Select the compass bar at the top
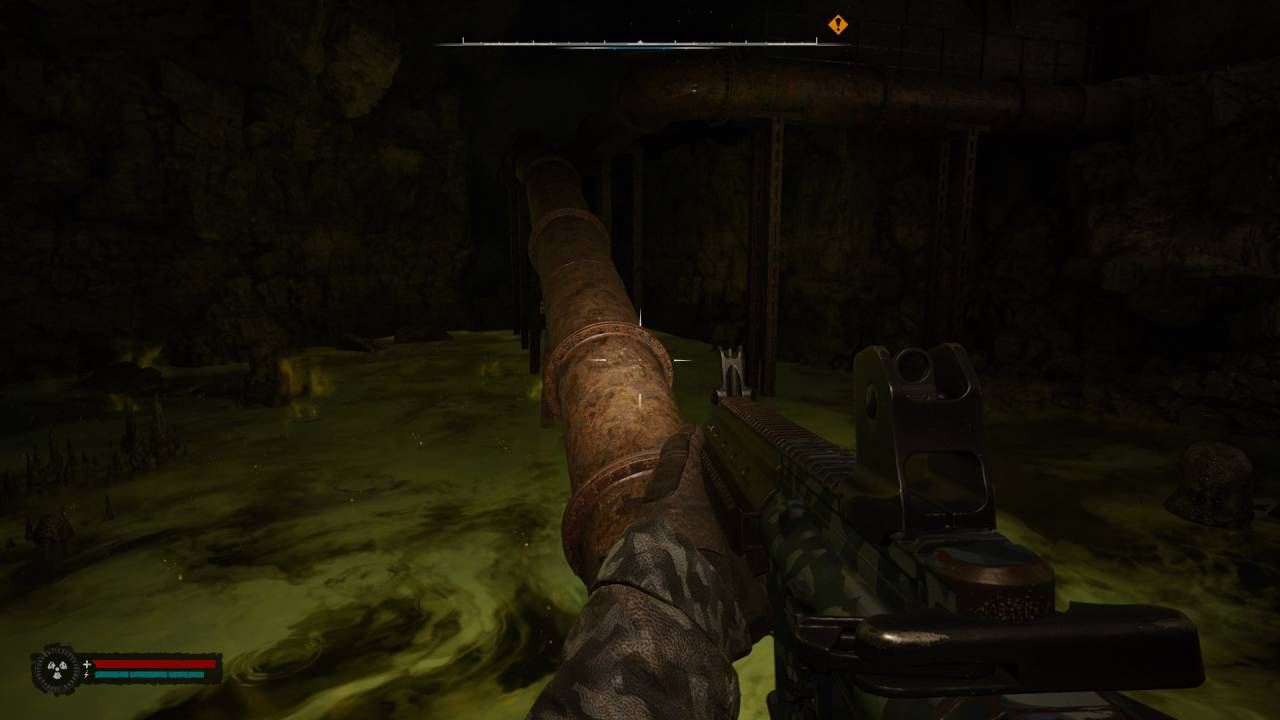Image resolution: width=1280 pixels, height=720 pixels. click(x=640, y=43)
